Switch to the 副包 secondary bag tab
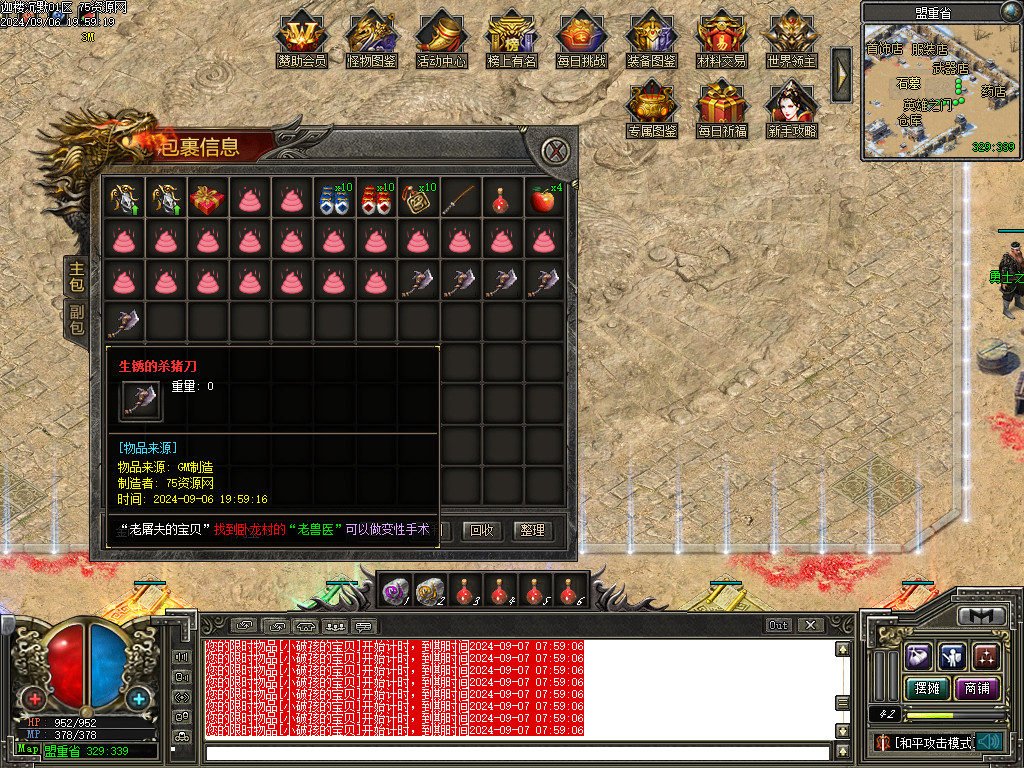Image resolution: width=1024 pixels, height=768 pixels. point(76,318)
